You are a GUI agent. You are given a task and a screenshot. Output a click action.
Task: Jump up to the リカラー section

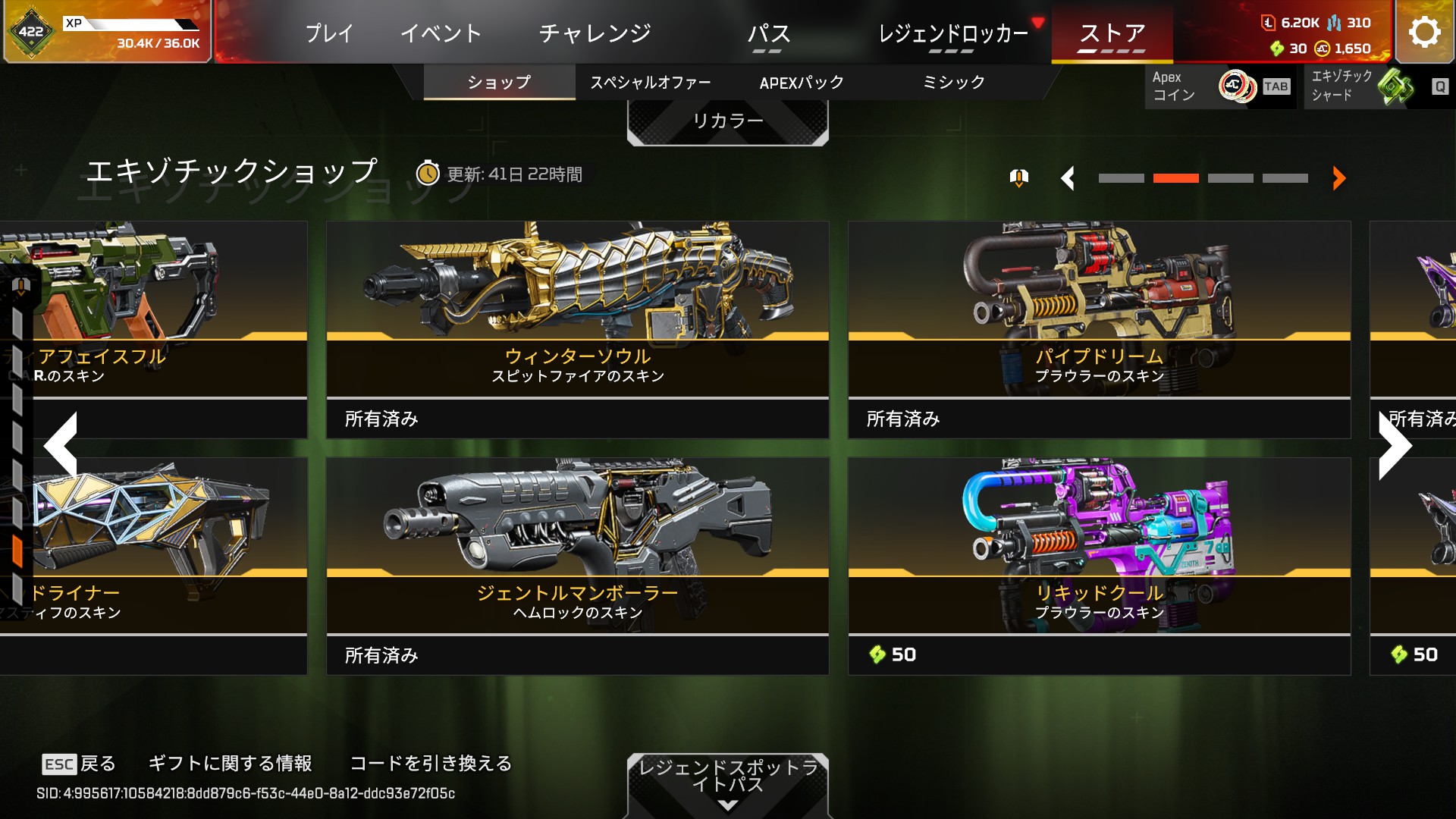click(727, 121)
